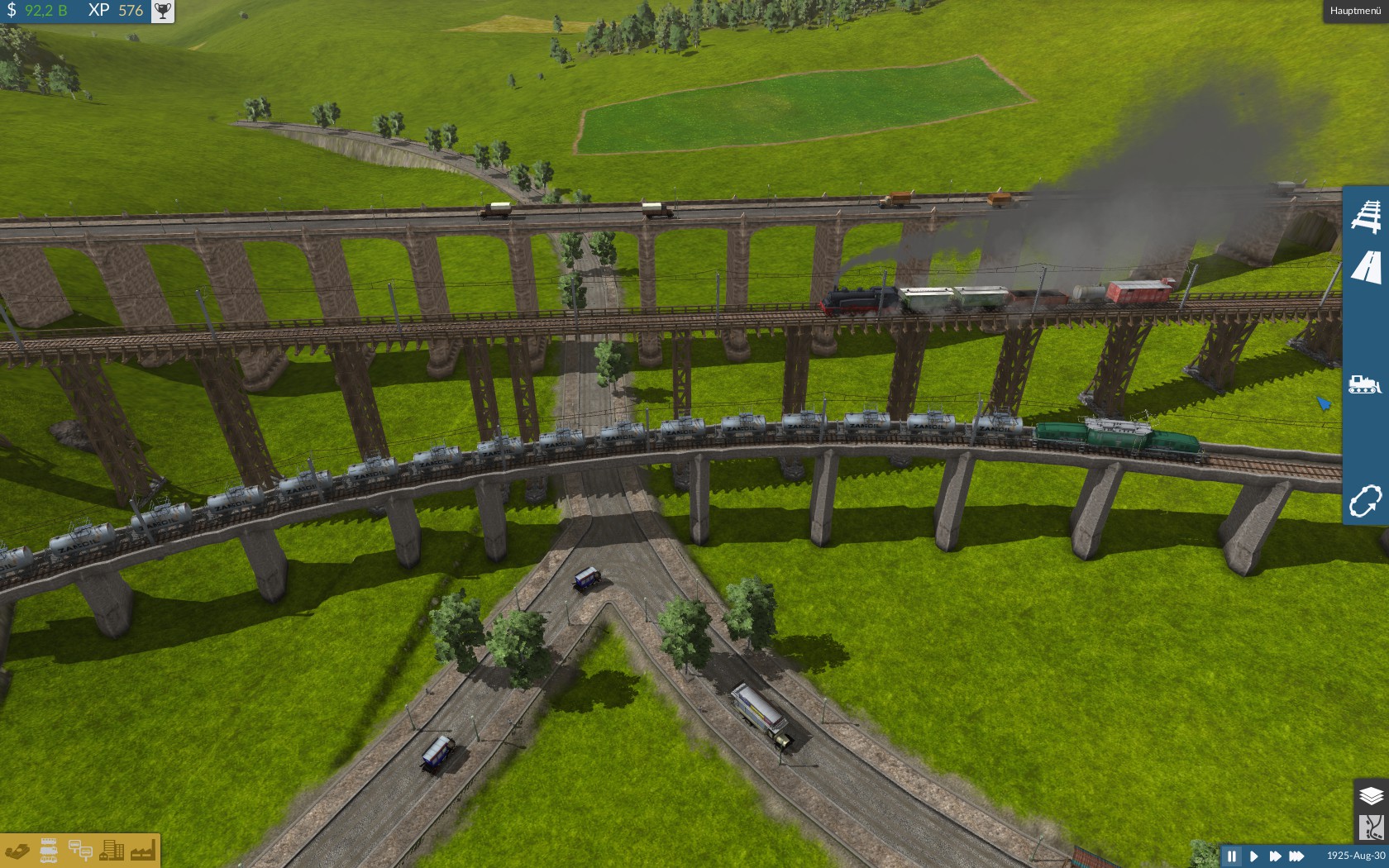1389x868 pixels.
Task: Pause the game simulation
Action: [x=1232, y=856]
